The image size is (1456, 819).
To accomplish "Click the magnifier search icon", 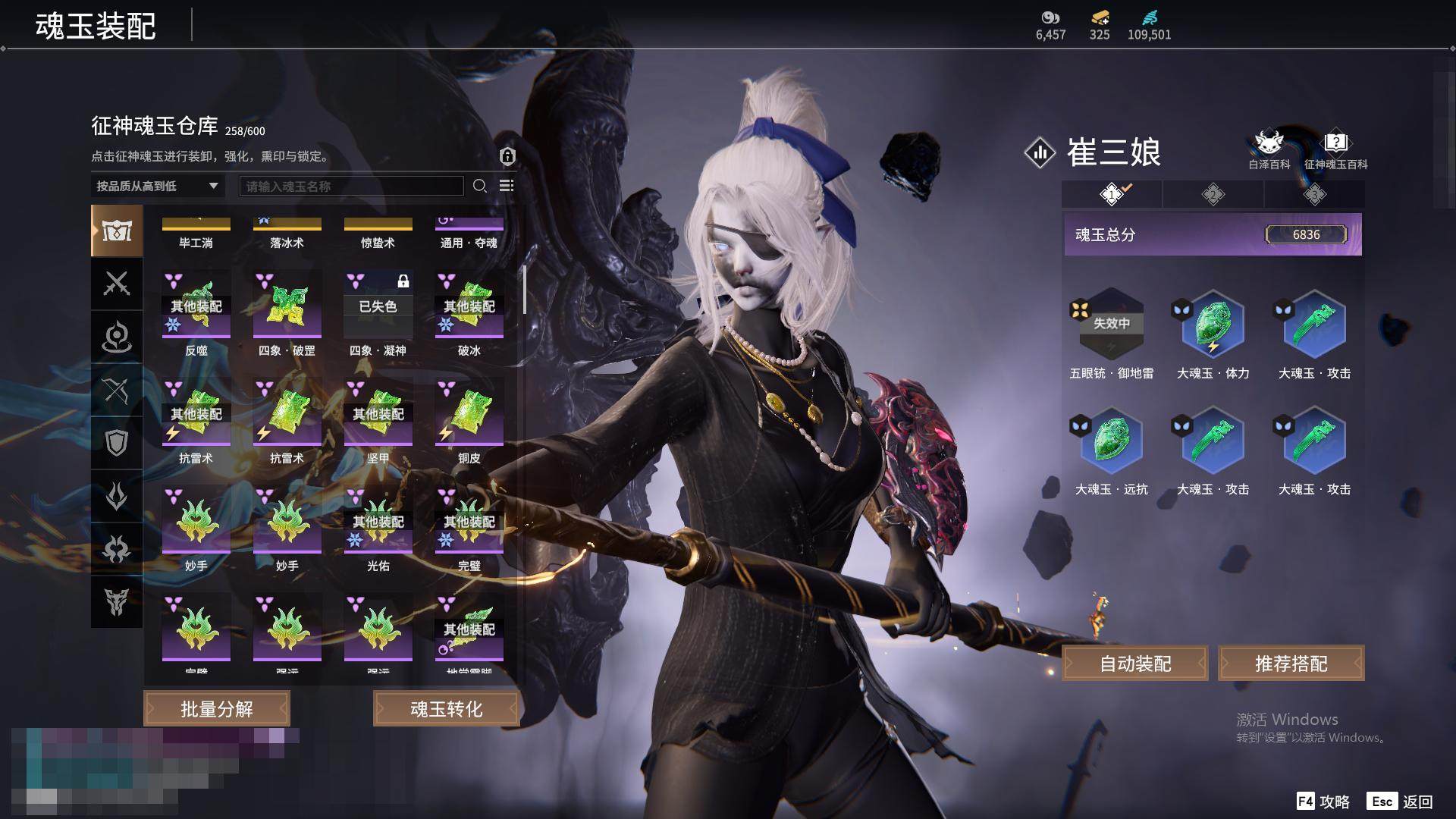I will tap(479, 186).
